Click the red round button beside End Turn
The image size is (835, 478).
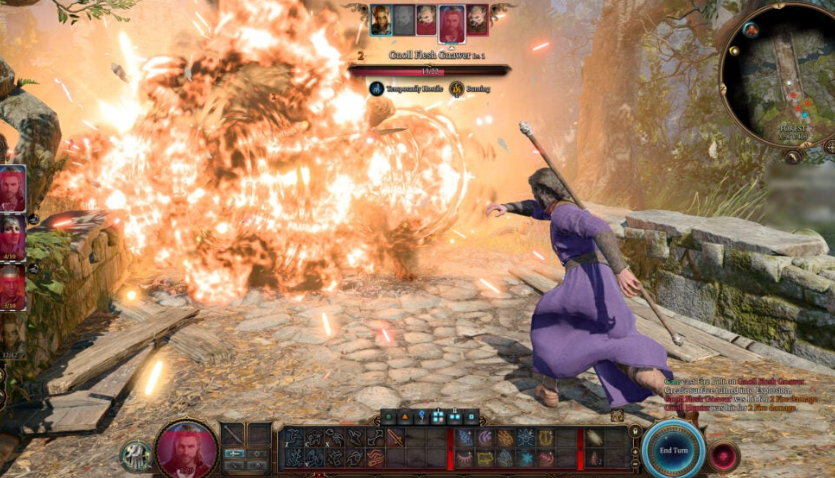(722, 456)
